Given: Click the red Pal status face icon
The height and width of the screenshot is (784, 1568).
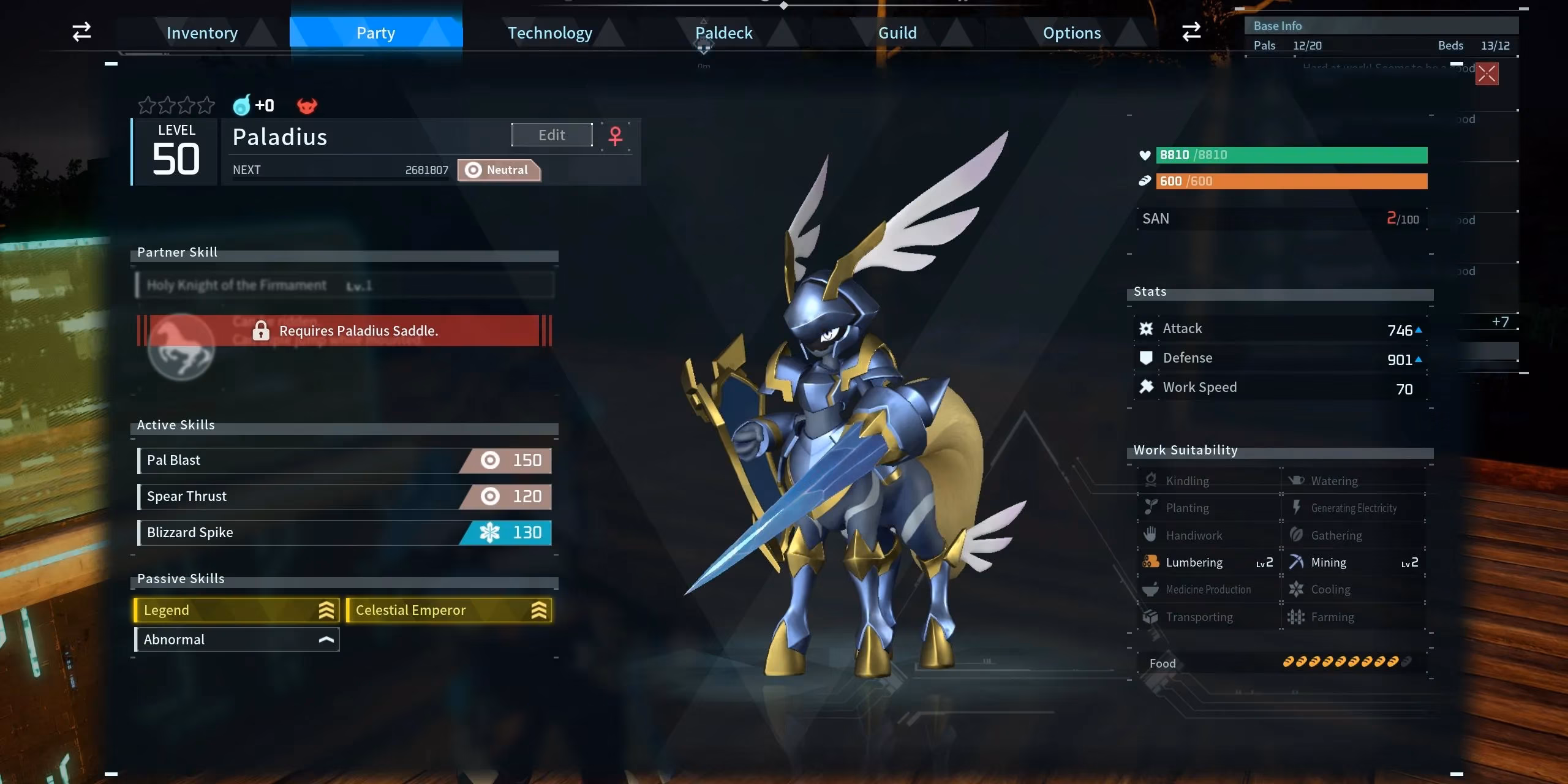Looking at the screenshot, I should [307, 106].
